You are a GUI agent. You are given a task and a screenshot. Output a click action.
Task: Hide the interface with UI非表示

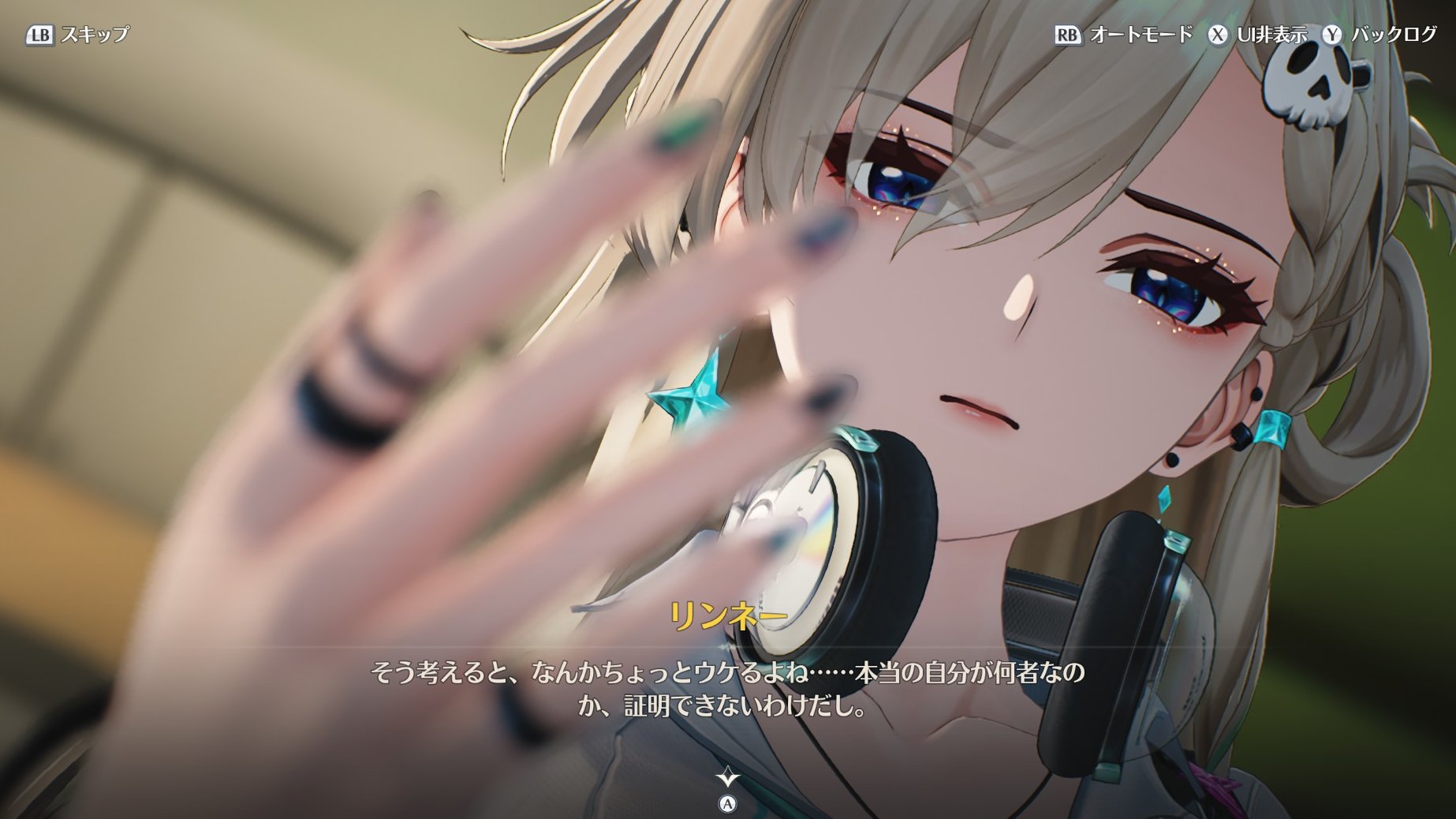(x=1257, y=35)
